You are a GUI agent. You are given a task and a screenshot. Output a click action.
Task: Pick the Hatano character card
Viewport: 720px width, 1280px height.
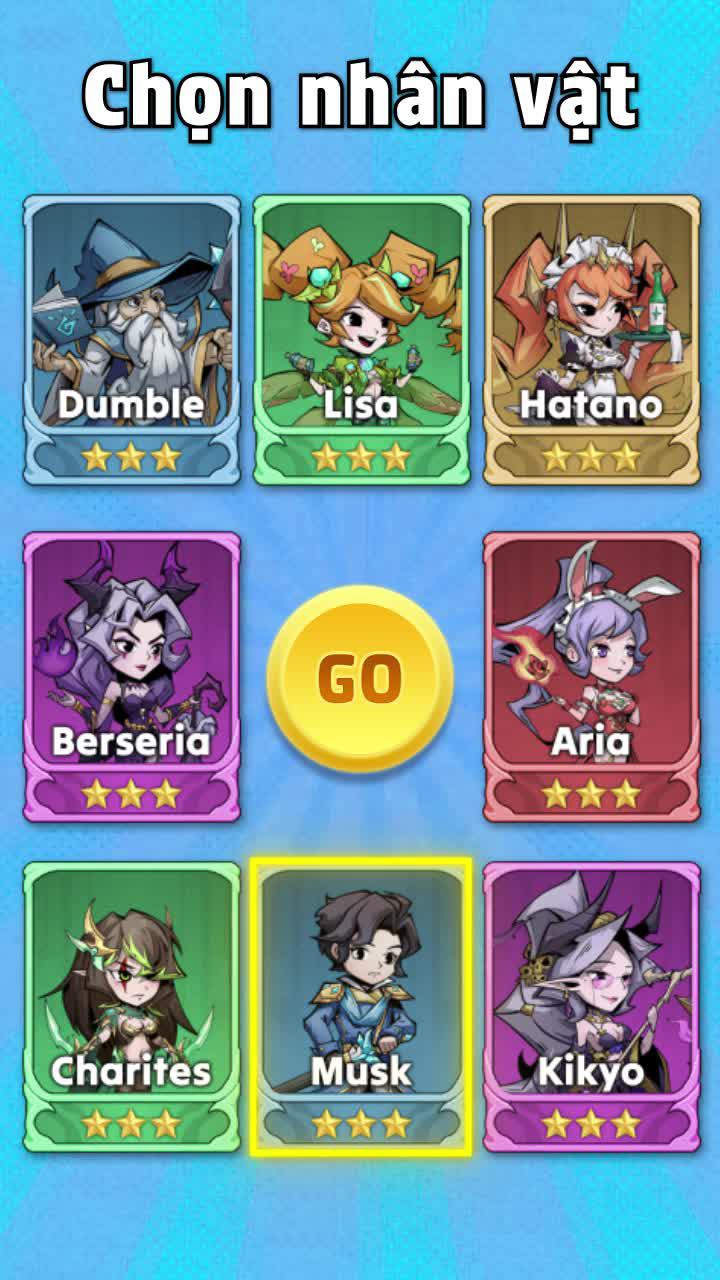591,340
